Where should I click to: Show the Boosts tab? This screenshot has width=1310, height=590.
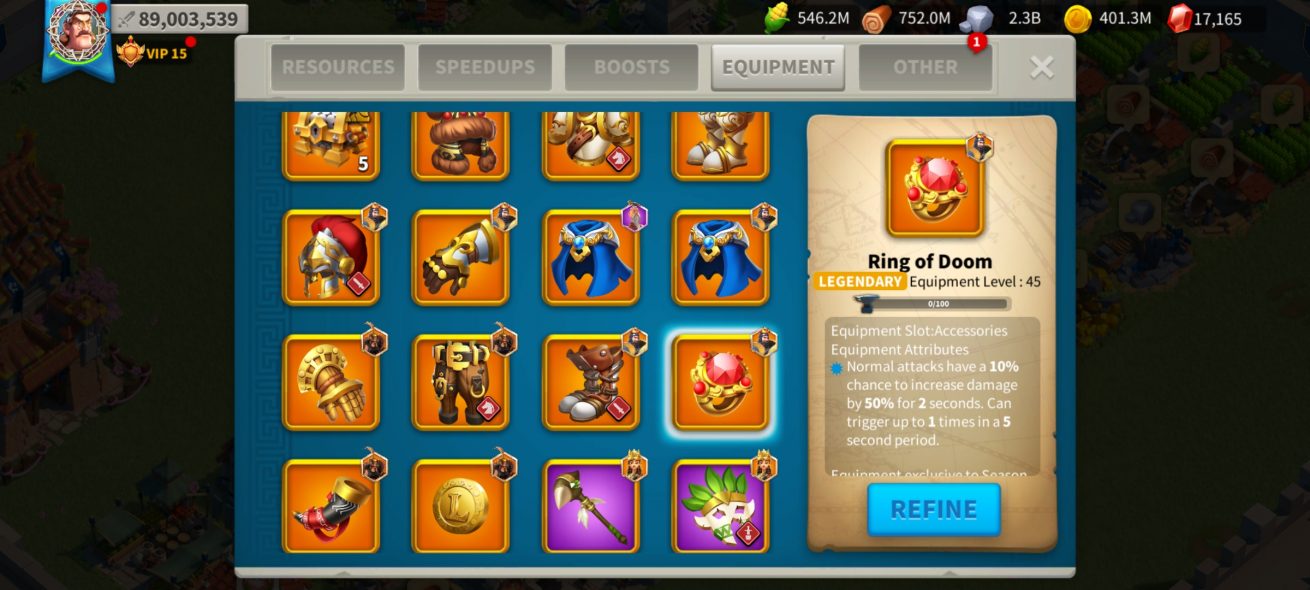coord(631,67)
